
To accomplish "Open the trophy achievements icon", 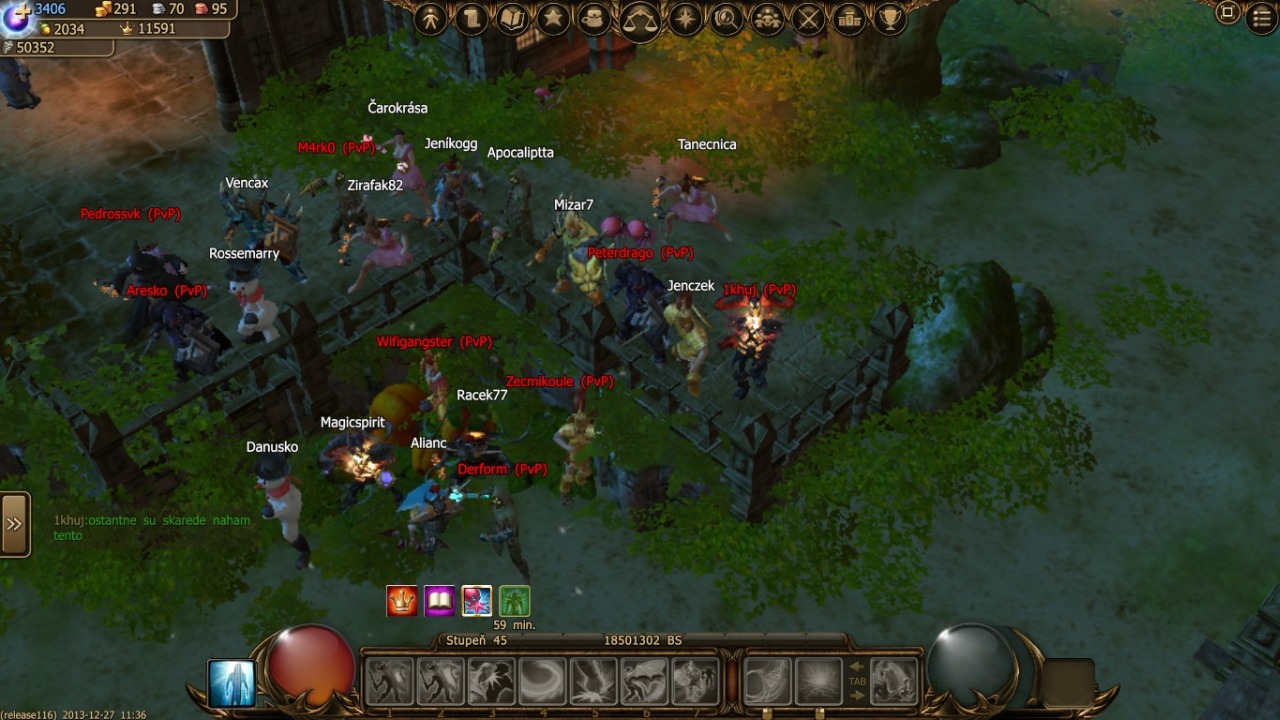I will point(889,18).
